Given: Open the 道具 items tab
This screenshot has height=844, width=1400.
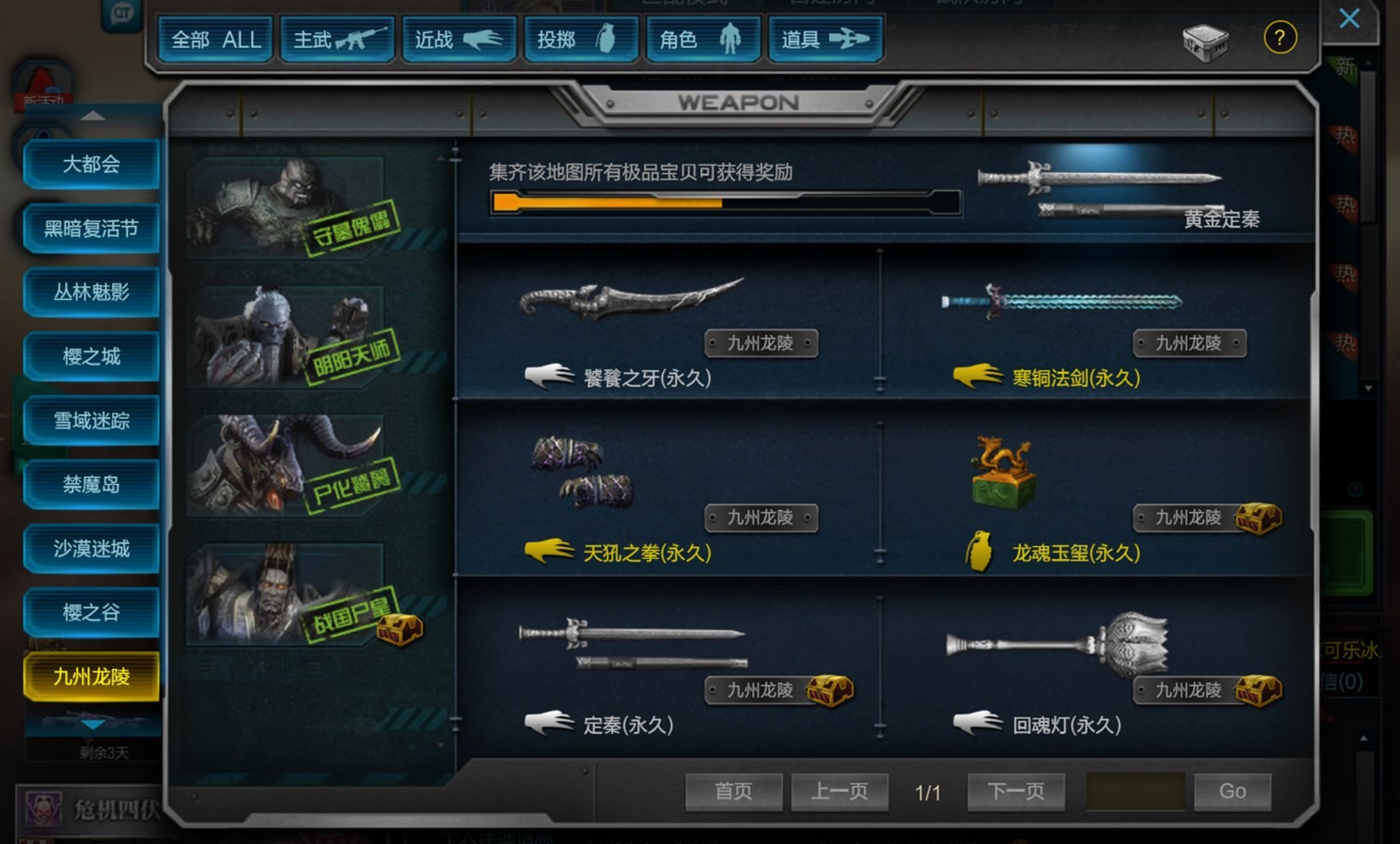Looking at the screenshot, I should point(824,40).
